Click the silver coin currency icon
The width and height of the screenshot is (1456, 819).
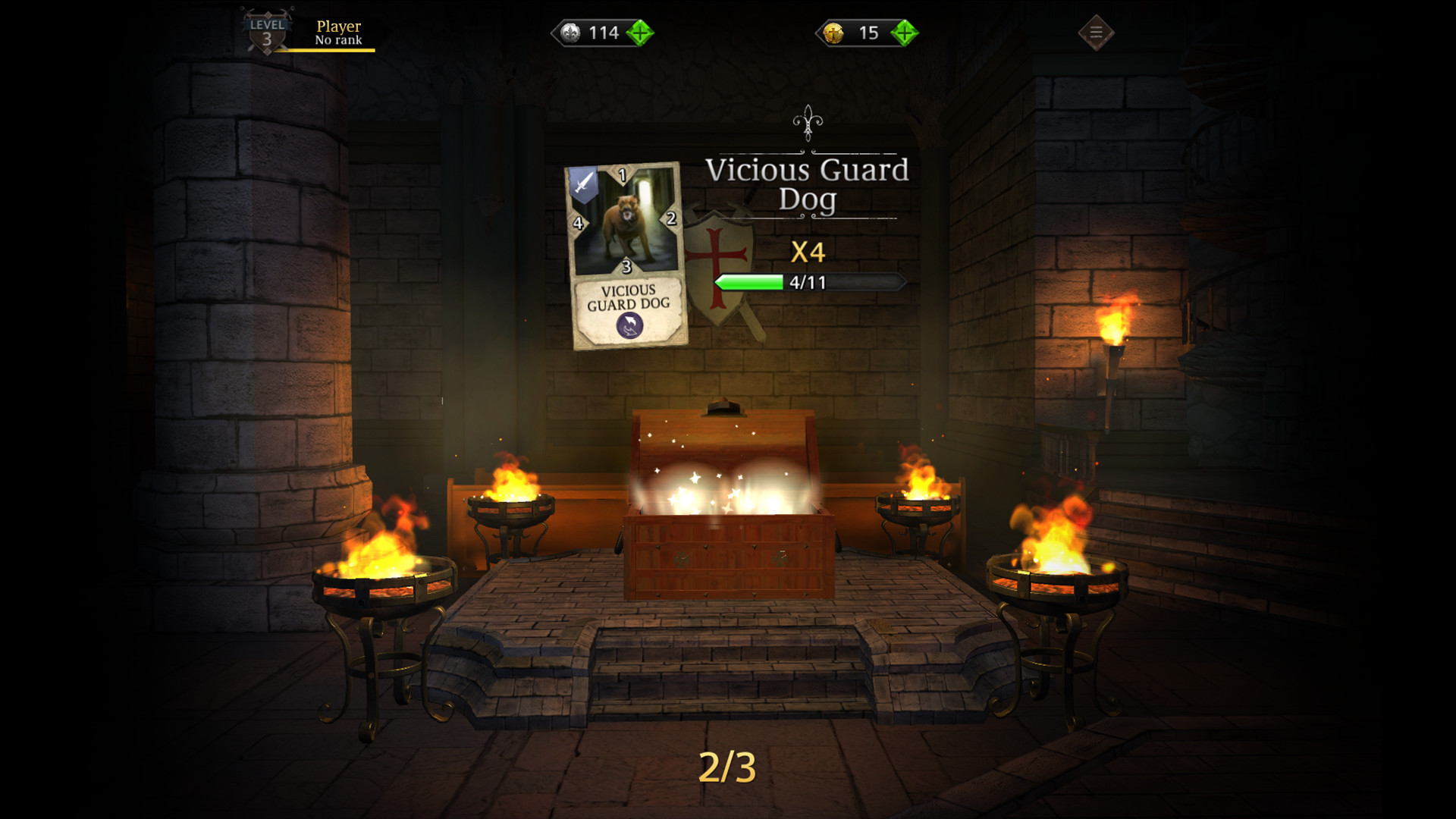tap(569, 32)
